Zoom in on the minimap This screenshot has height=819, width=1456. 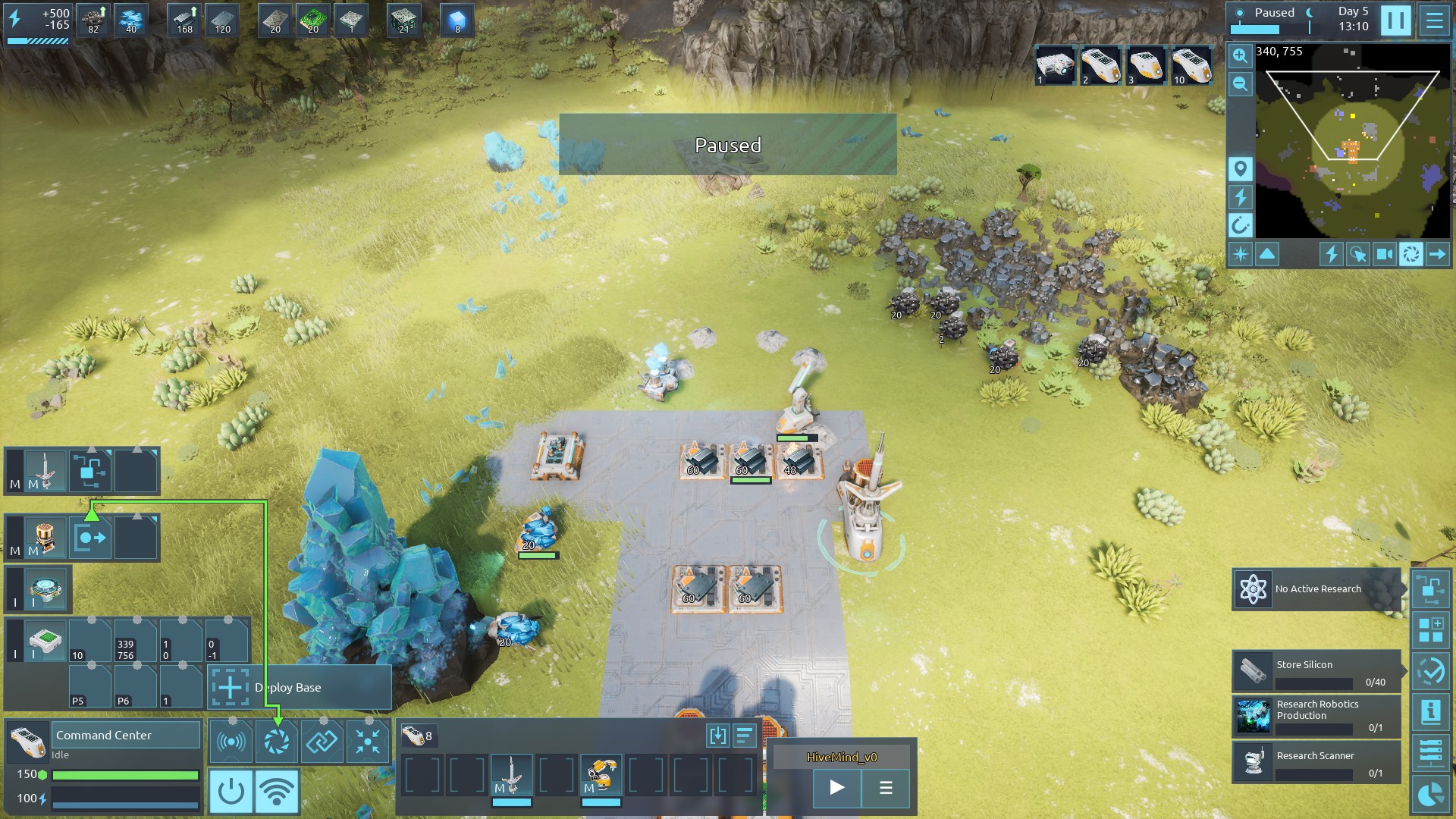pyautogui.click(x=1240, y=55)
